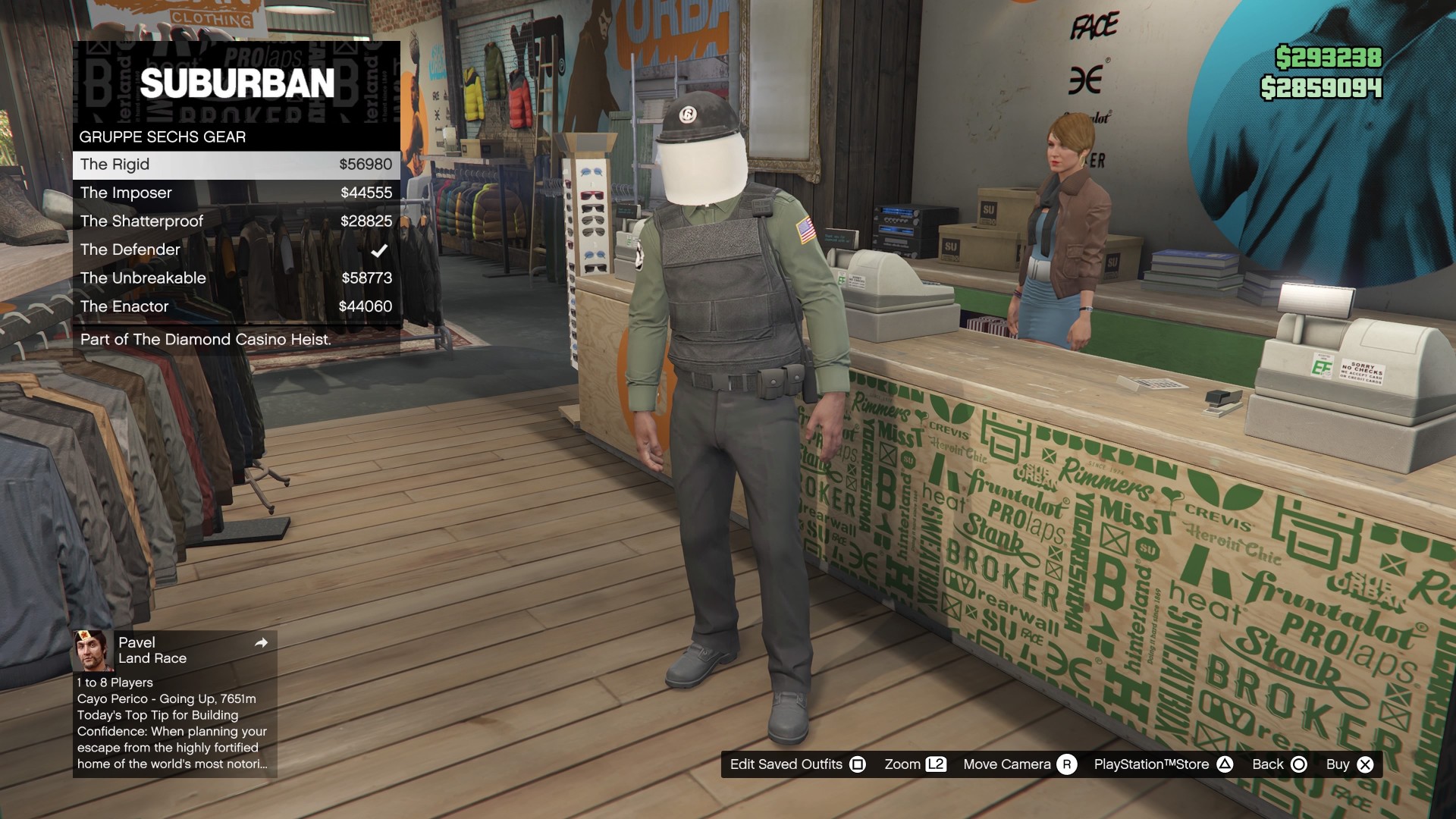Click the X icon next to Buy

click(1364, 764)
